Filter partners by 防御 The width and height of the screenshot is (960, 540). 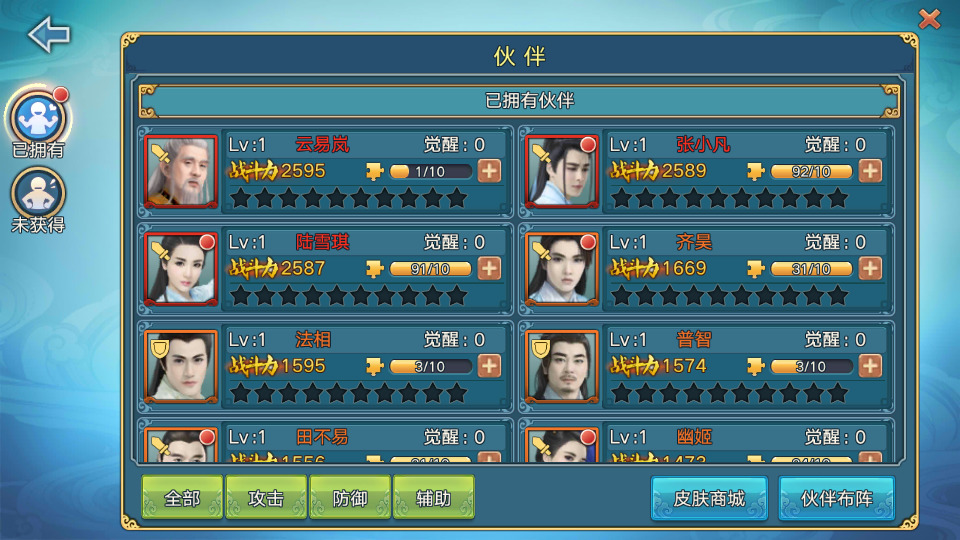(x=350, y=498)
